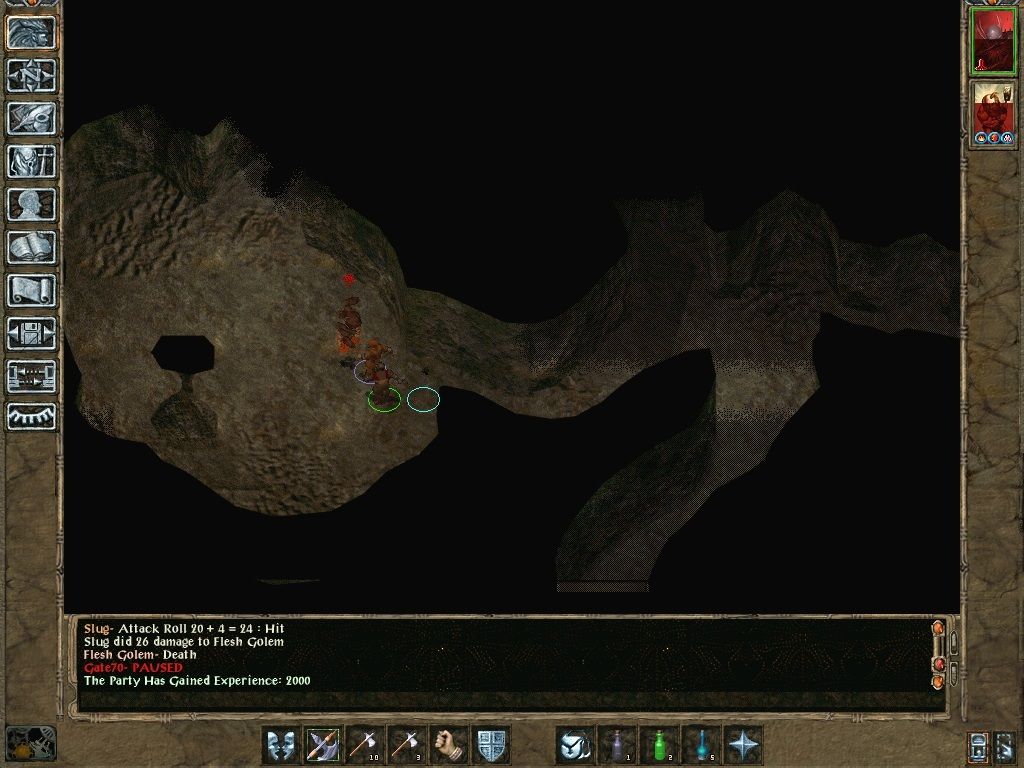Select the red demon character portrait
Image resolution: width=1024 pixels, height=768 pixels.
993,114
